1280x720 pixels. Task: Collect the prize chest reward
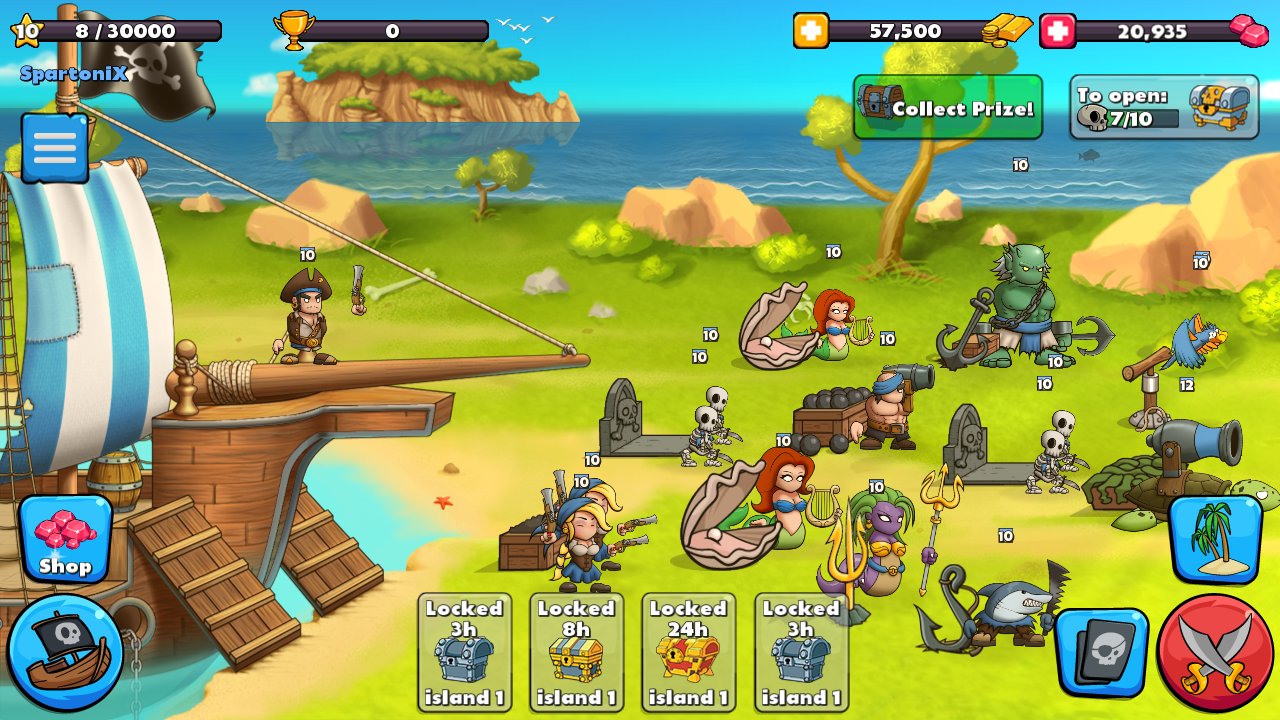point(947,107)
